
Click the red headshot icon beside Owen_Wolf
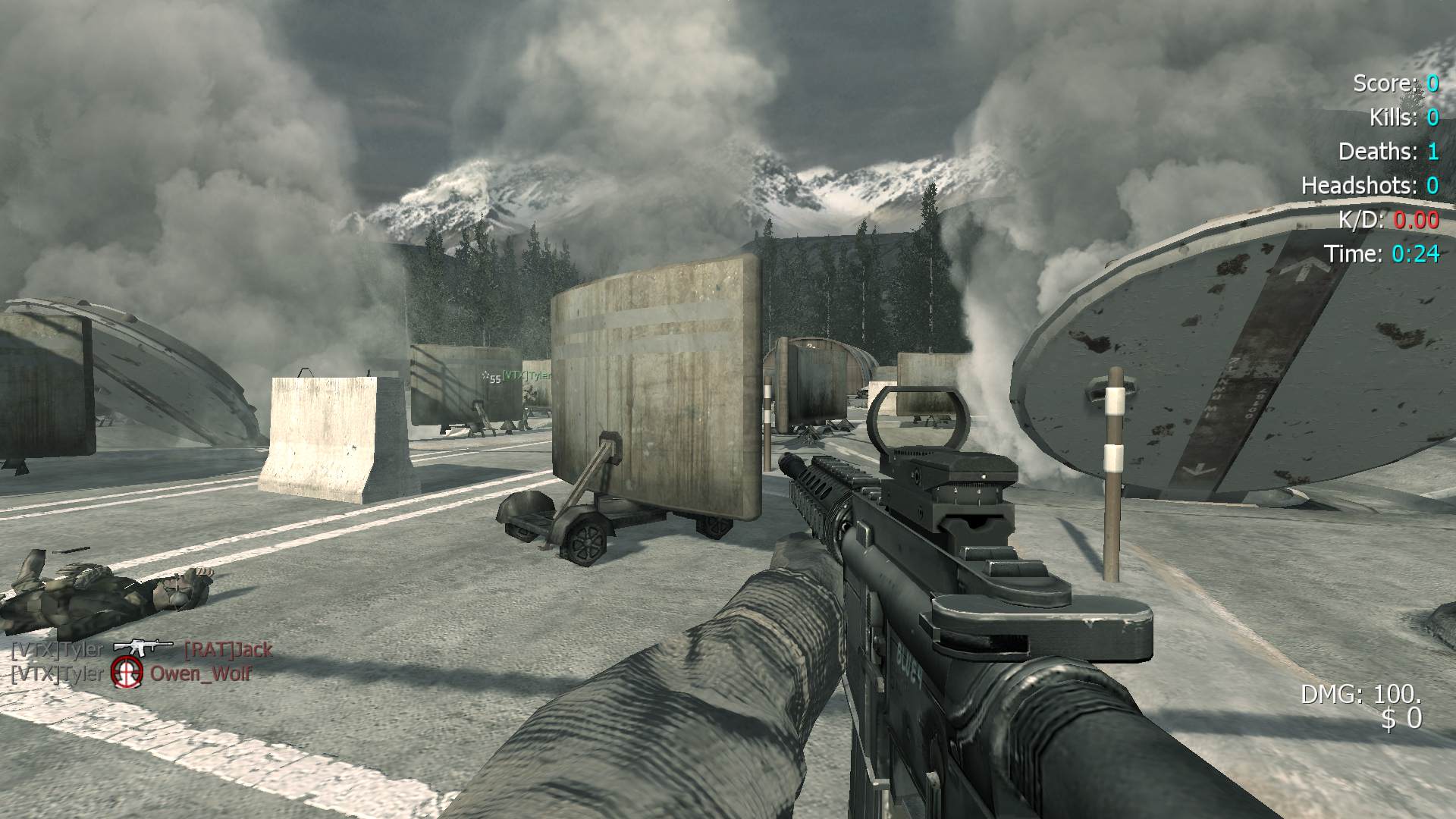pos(127,673)
